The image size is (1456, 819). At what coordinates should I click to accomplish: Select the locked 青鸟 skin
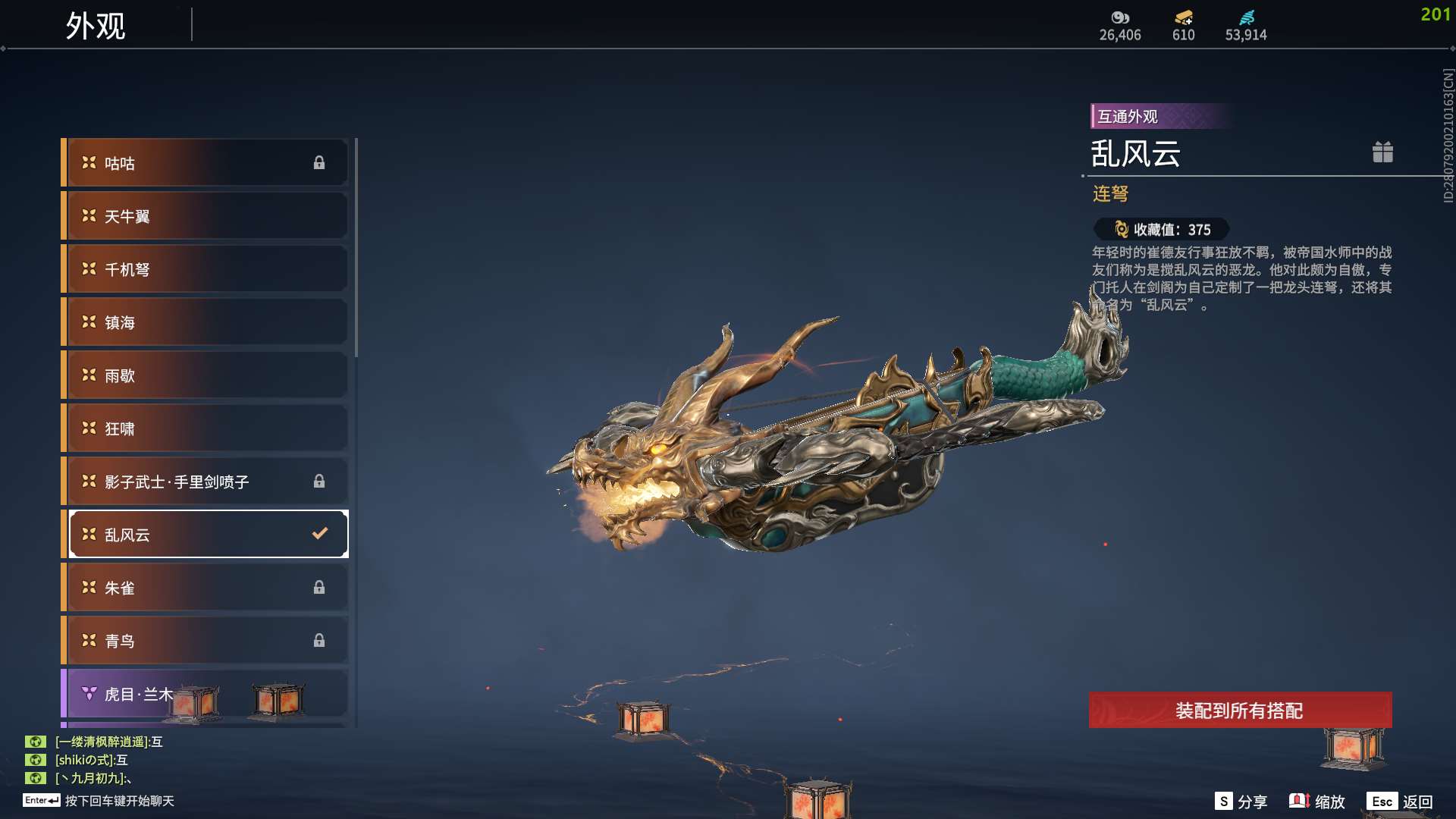(206, 641)
